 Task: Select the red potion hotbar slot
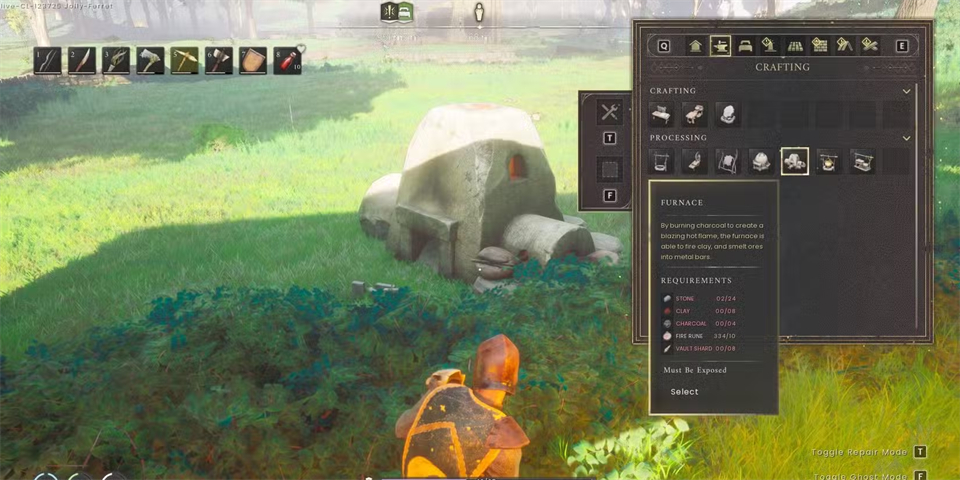(287, 60)
